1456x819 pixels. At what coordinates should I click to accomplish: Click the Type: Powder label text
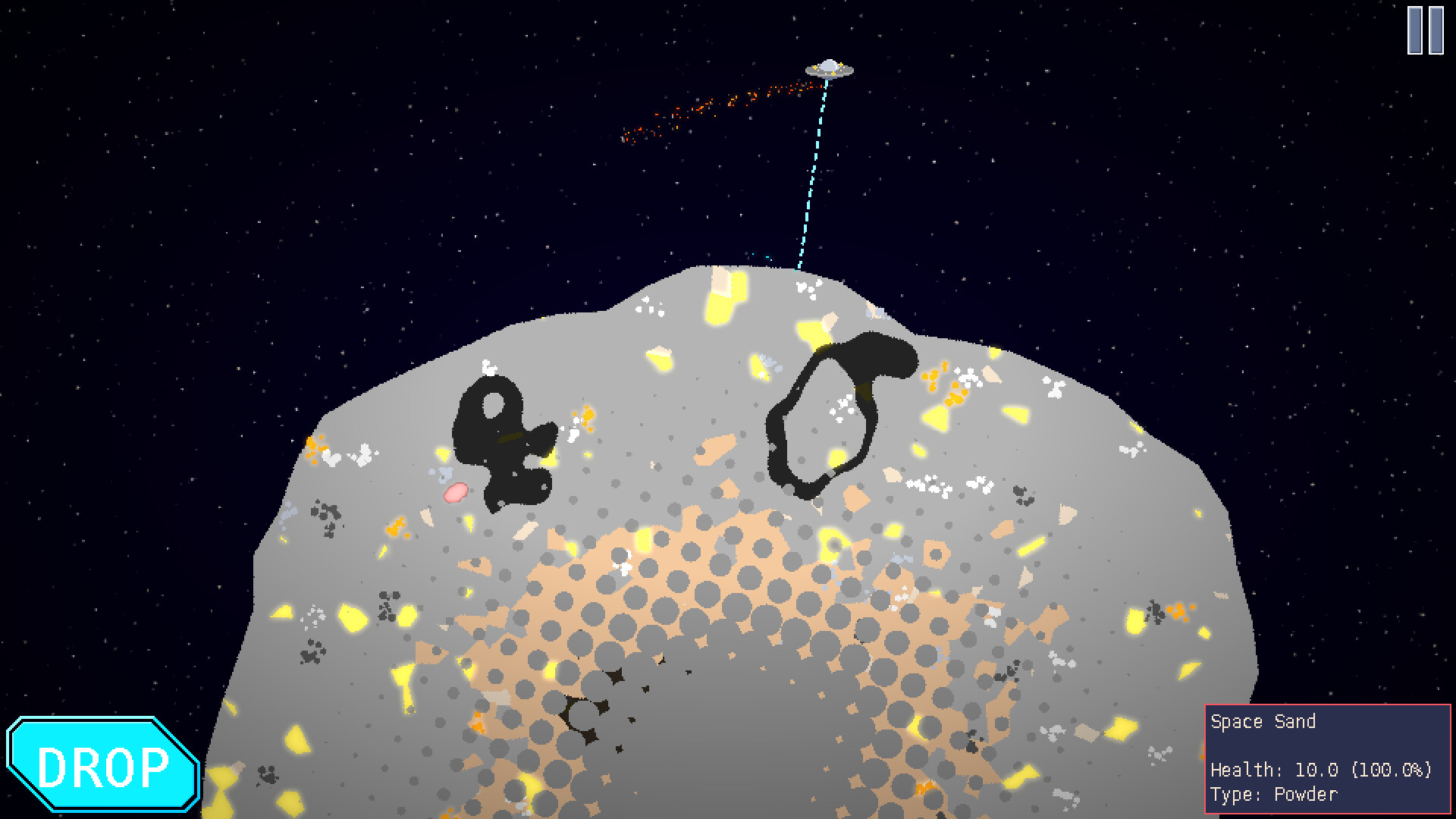(x=1274, y=794)
